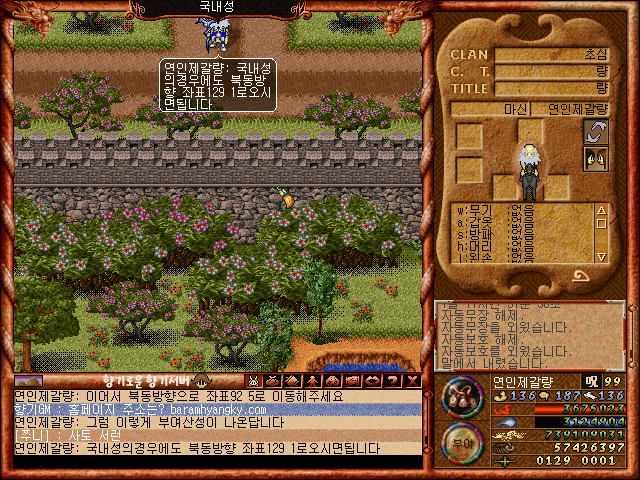
Task: Click the leftmost rabbit-face toolbar icon
Action: (253, 381)
